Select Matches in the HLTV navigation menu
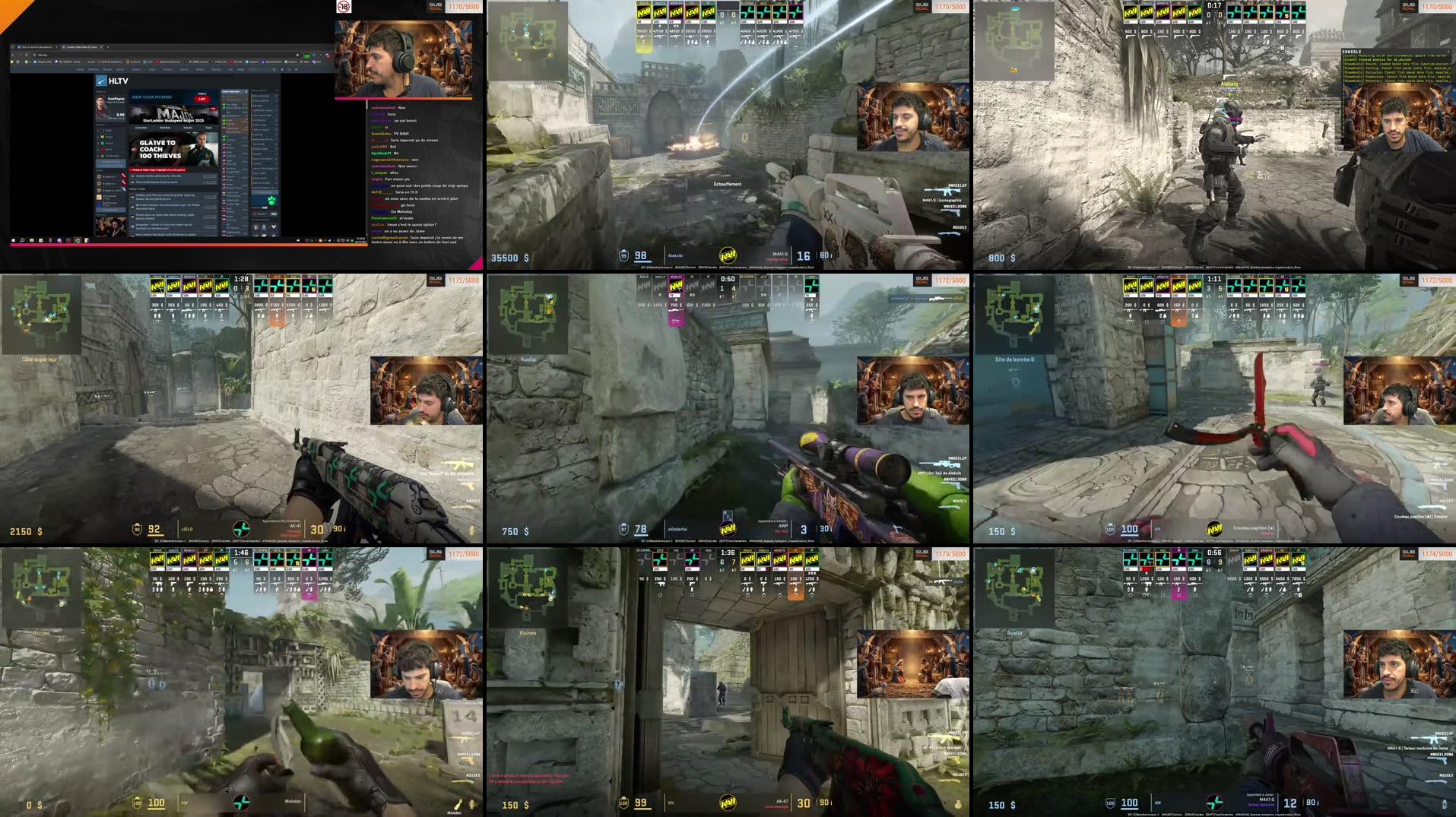Viewport: 1456px width, 817px height. pyautogui.click(x=94, y=70)
